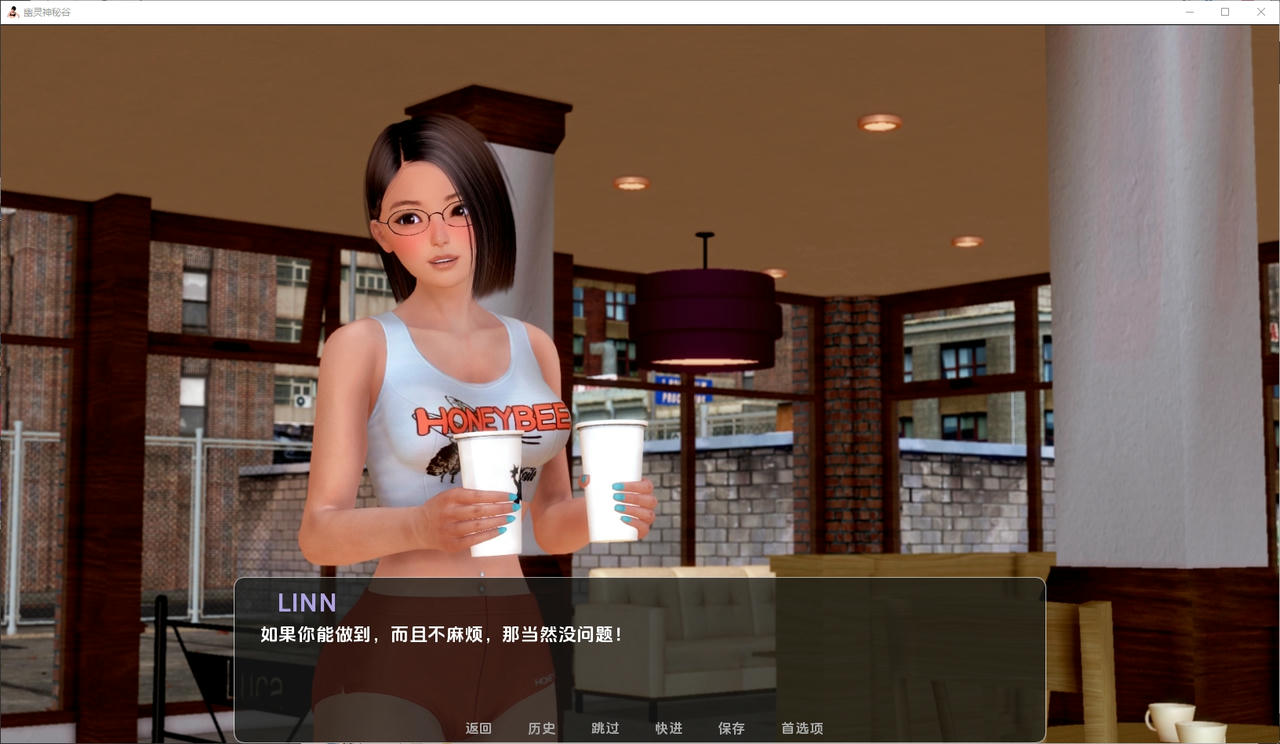Activate 快进 fast-forward mode
Screen dimensions: 1280x744
click(x=668, y=728)
